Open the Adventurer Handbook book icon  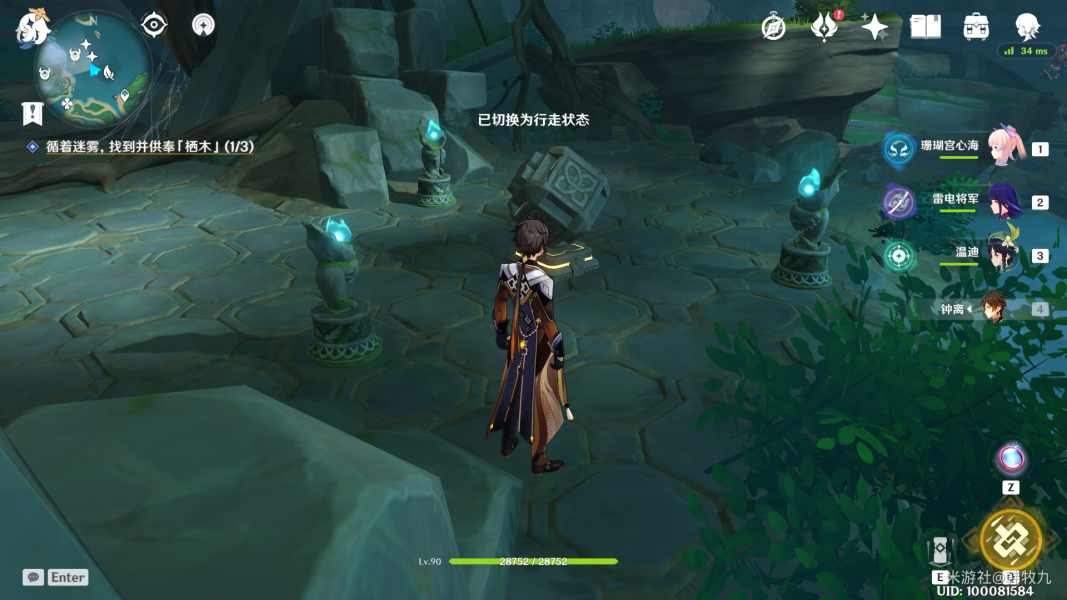925,27
